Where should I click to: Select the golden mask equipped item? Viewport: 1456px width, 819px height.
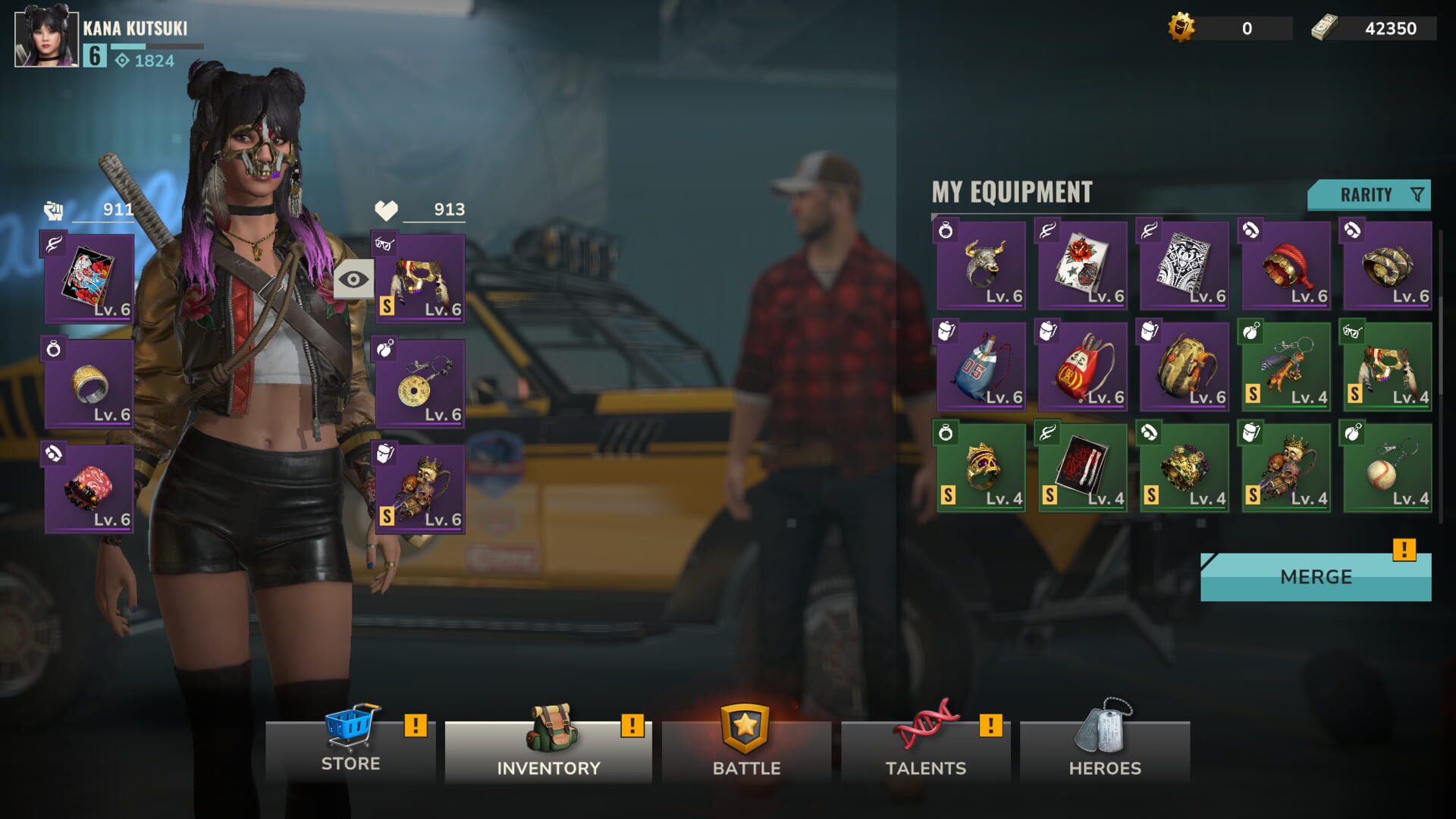(x=422, y=279)
